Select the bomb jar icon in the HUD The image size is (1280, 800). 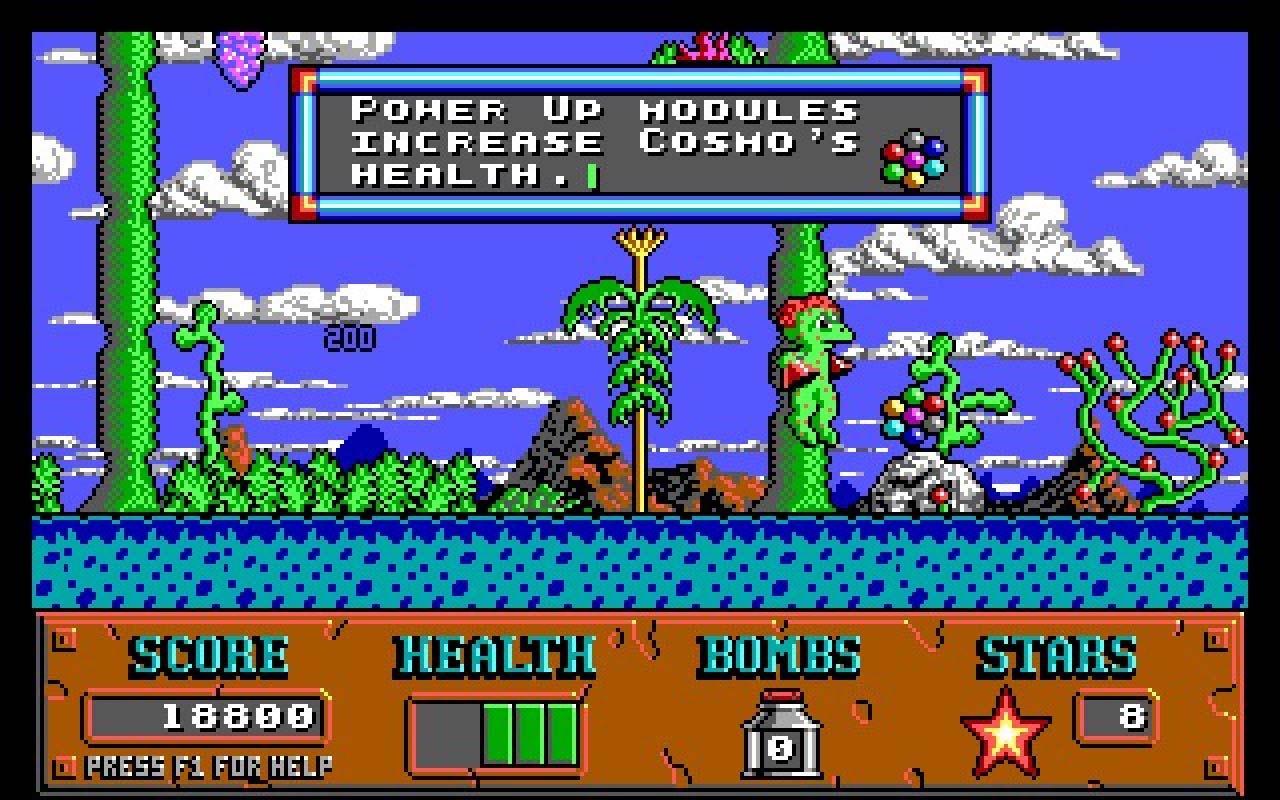779,738
